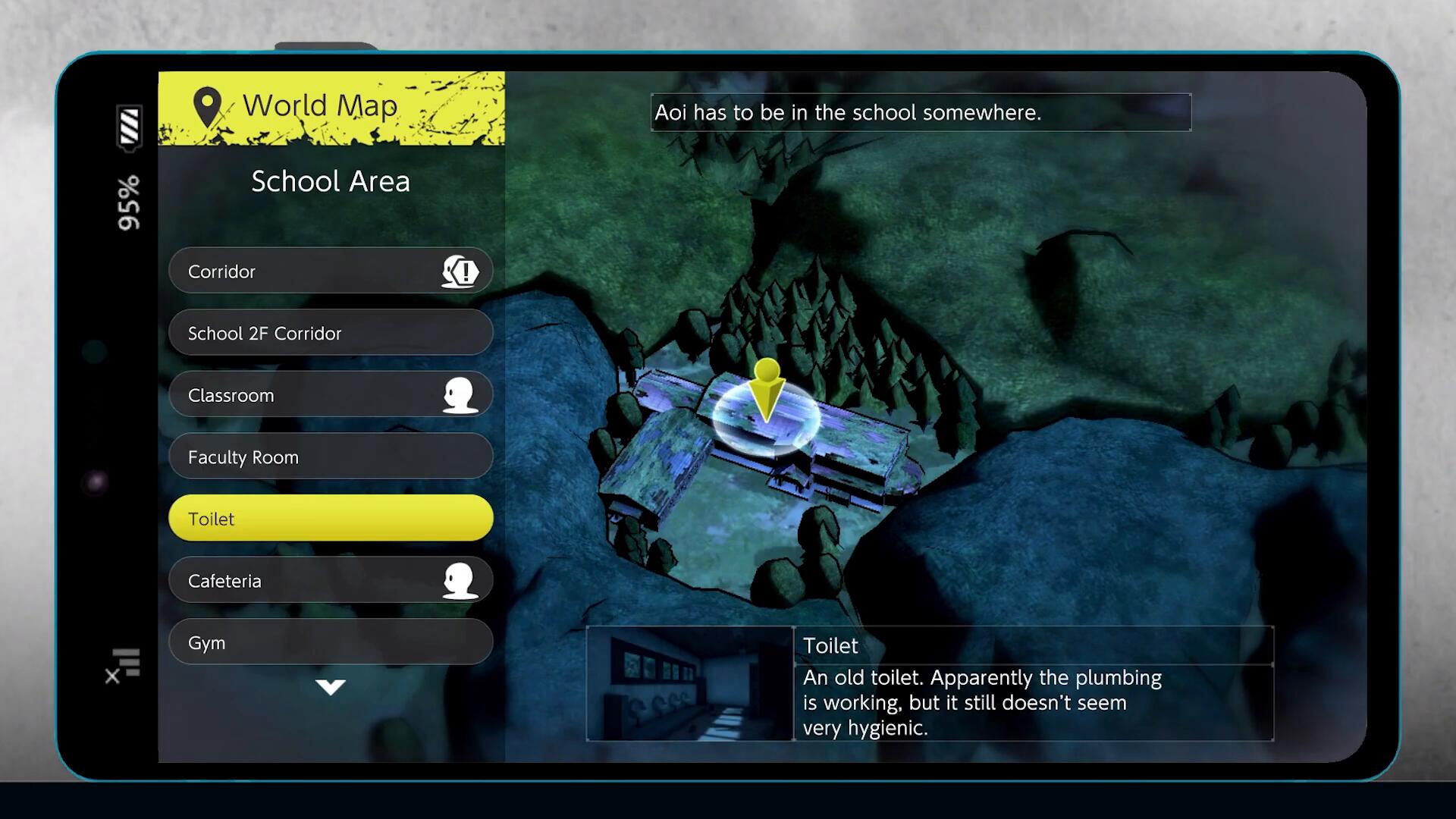1456x819 pixels.
Task: Open the Gym location
Action: pyautogui.click(x=330, y=642)
